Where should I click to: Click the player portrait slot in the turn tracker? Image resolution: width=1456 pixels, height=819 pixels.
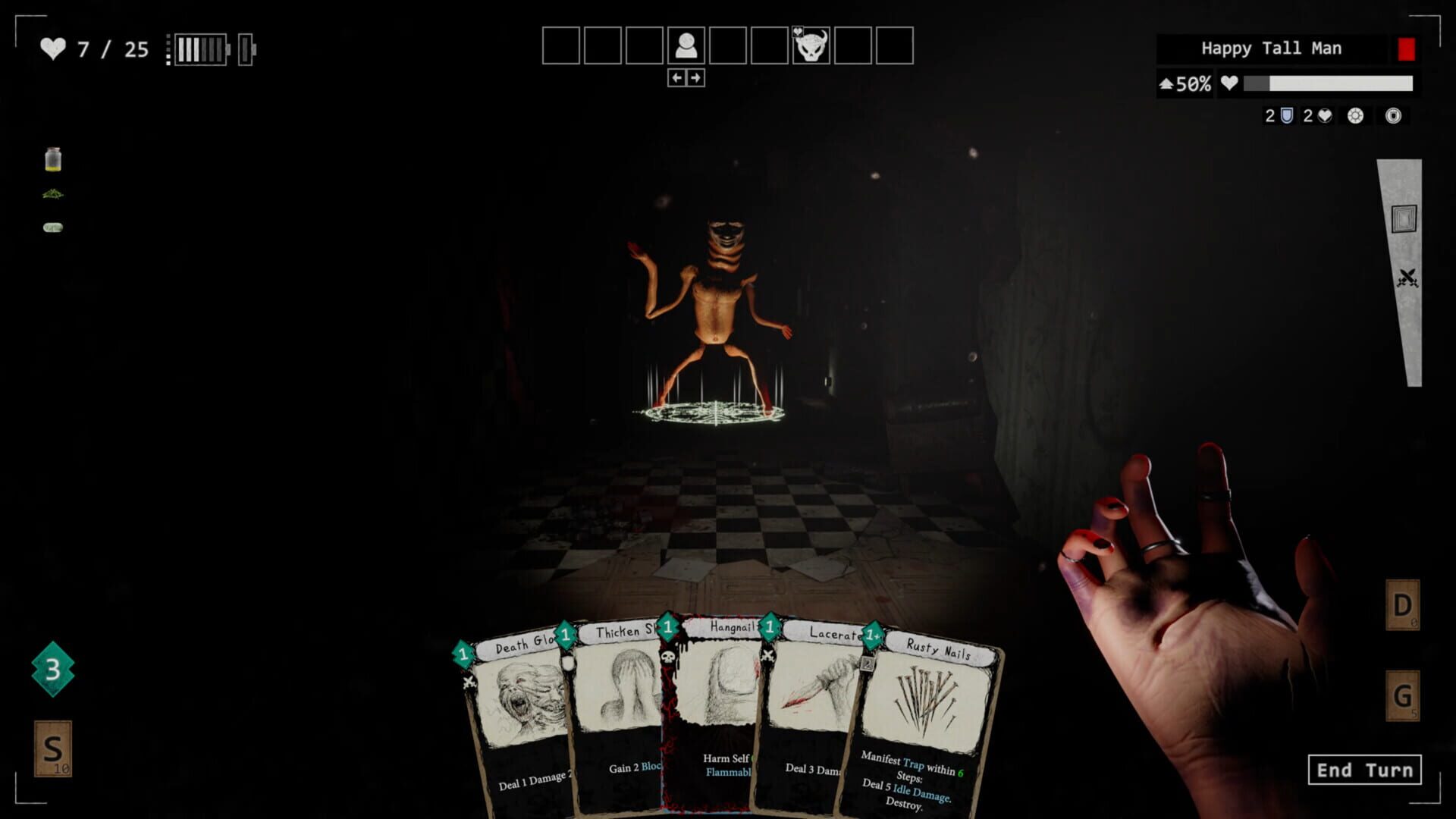pos(688,45)
